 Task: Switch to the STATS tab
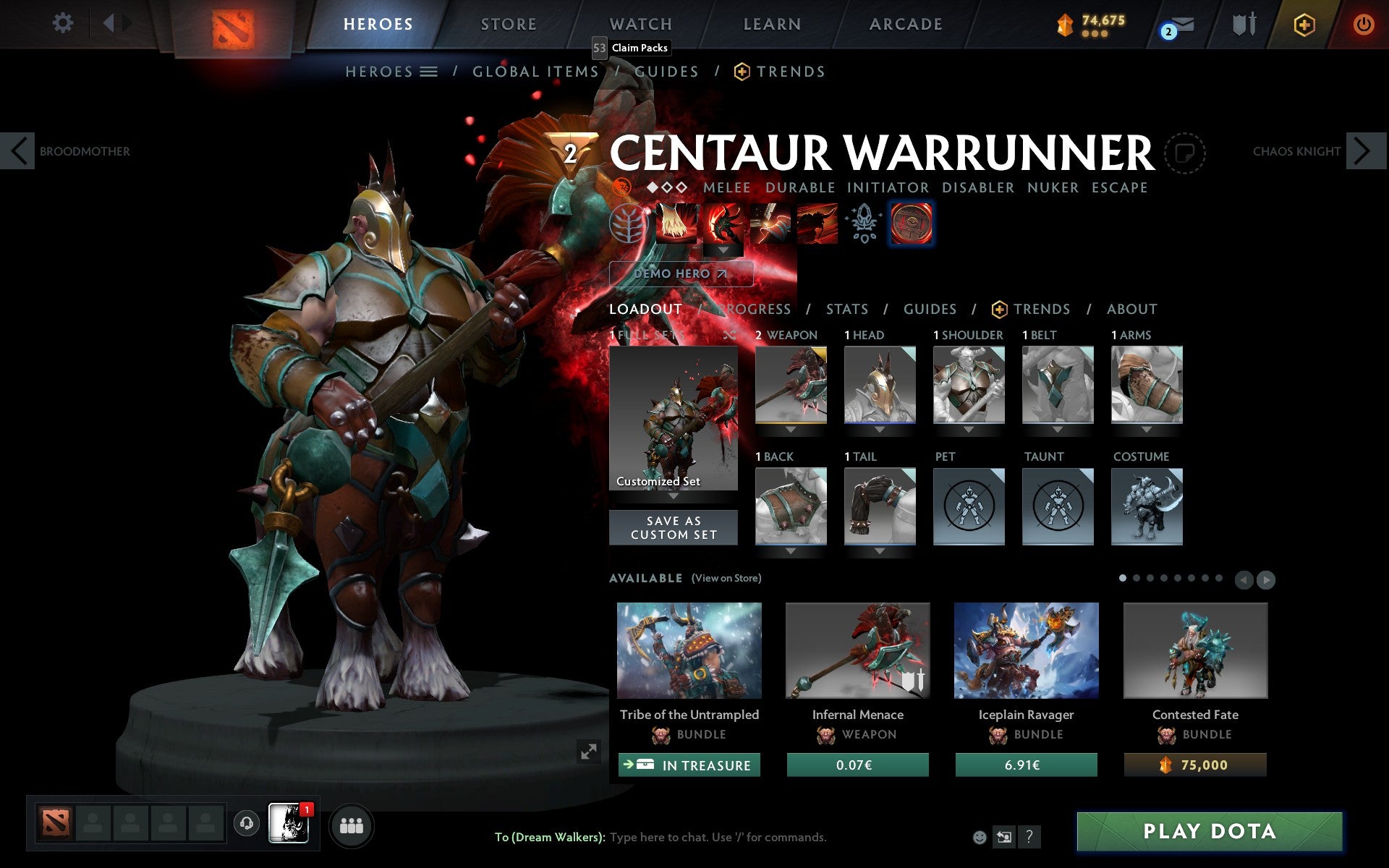(x=846, y=310)
